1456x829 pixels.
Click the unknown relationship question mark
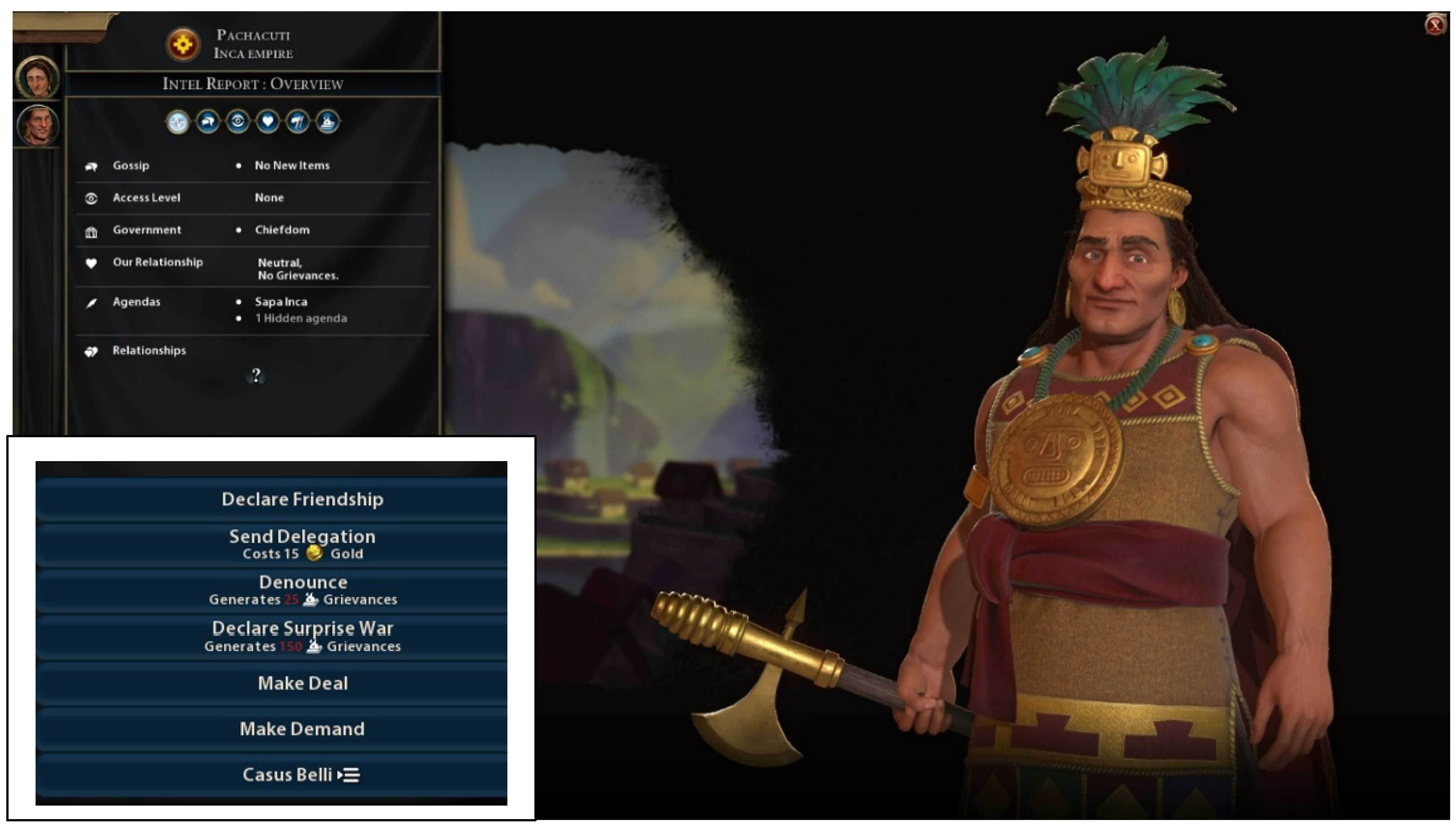click(x=256, y=376)
